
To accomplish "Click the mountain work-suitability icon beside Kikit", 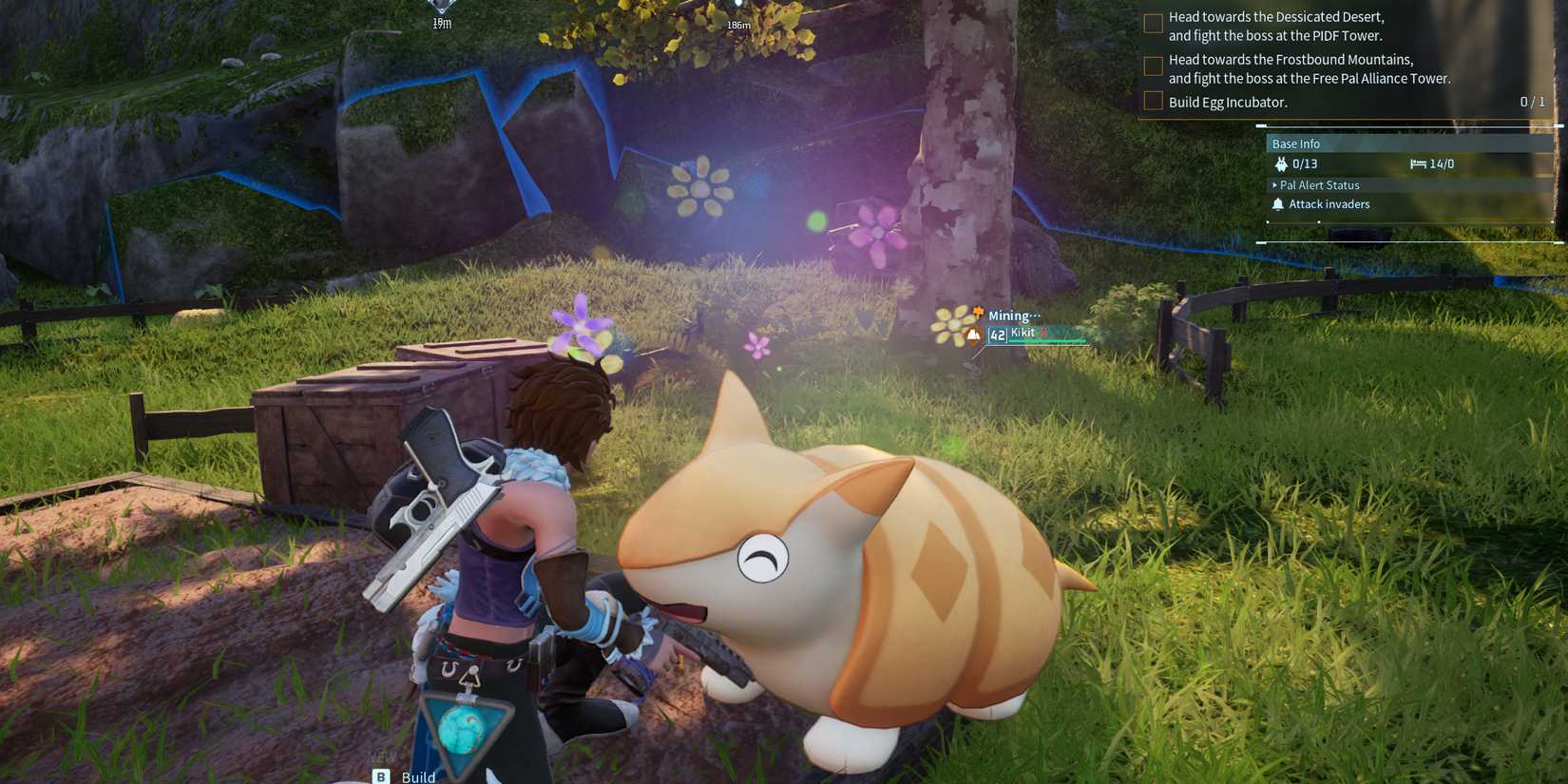I will 973,335.
